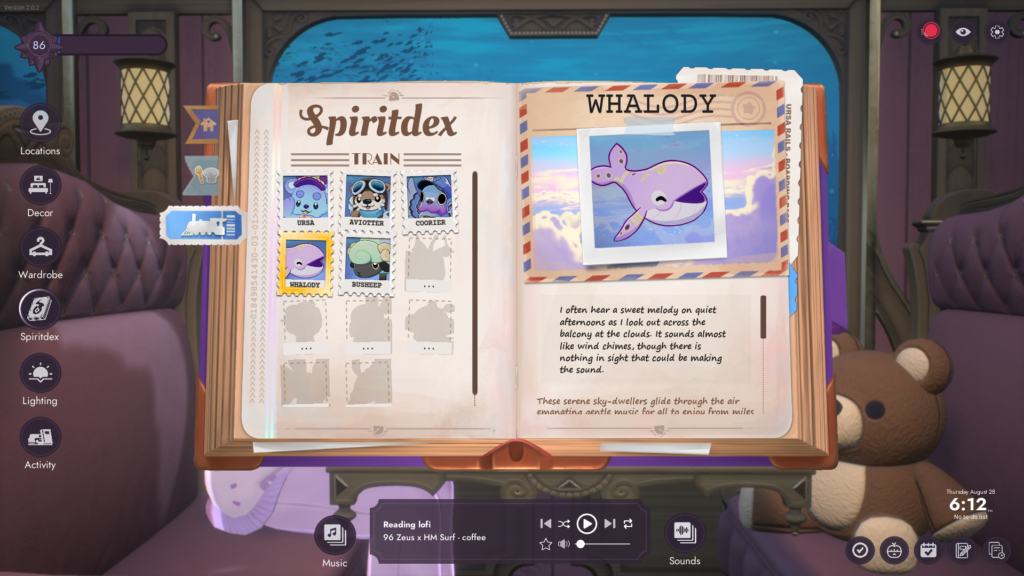Choose the Coorier spirit stamp
The height and width of the screenshot is (576, 1024).
click(430, 200)
